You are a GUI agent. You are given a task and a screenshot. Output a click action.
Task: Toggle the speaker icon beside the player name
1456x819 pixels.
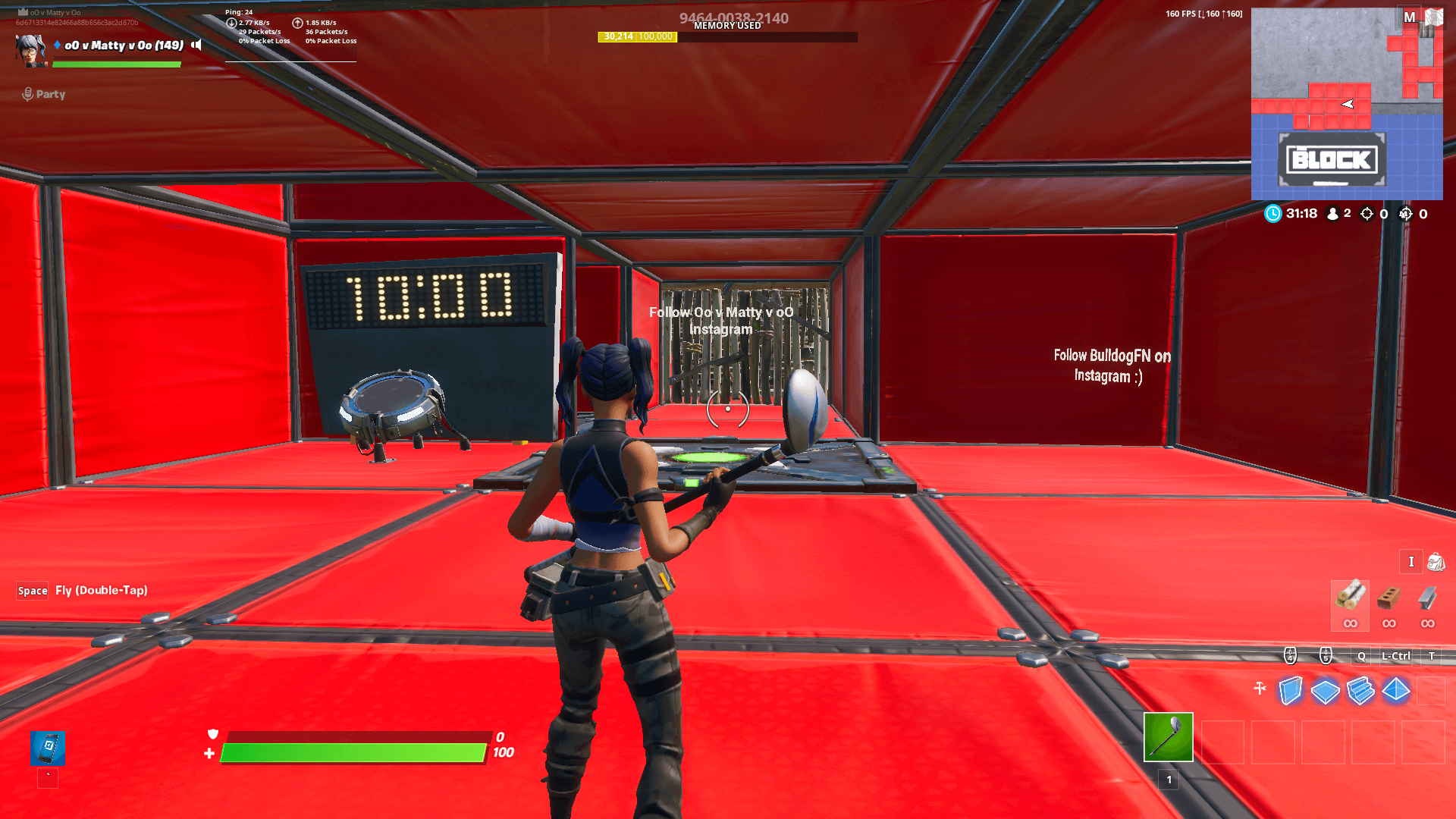point(196,45)
